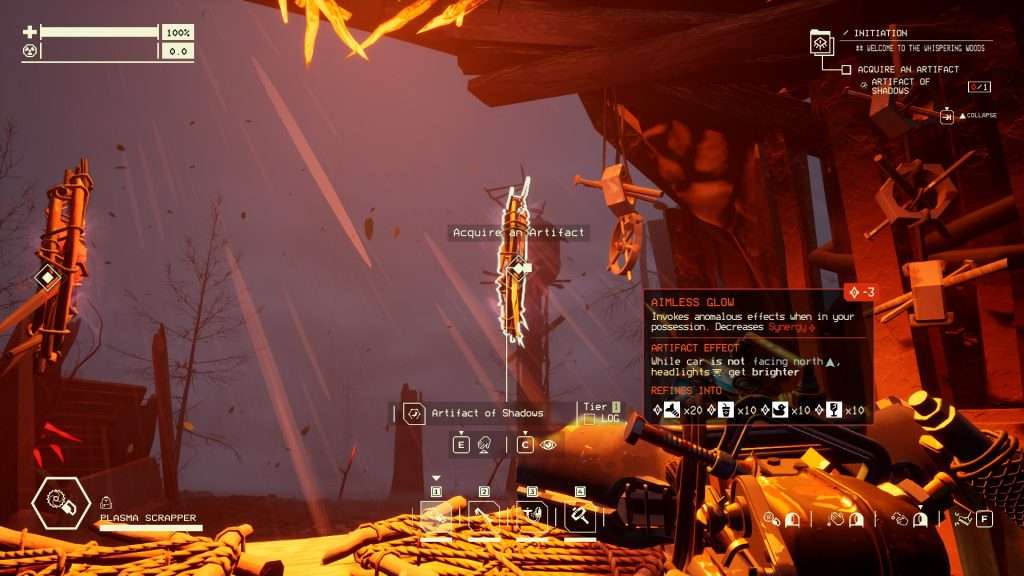Choose the third hotbar slot
1024x576 pixels.
click(532, 516)
